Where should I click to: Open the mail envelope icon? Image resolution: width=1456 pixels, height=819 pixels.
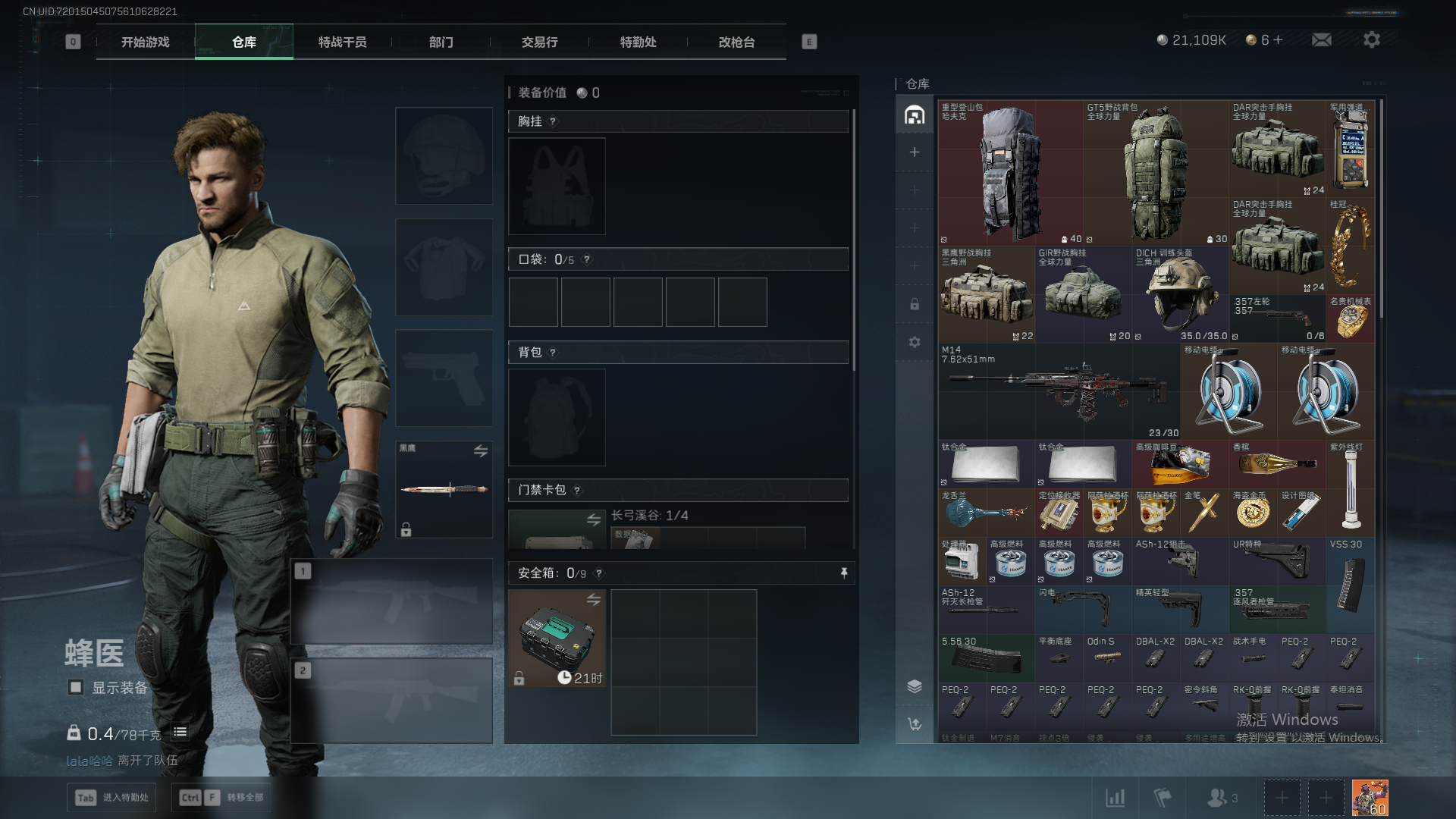pos(1321,39)
